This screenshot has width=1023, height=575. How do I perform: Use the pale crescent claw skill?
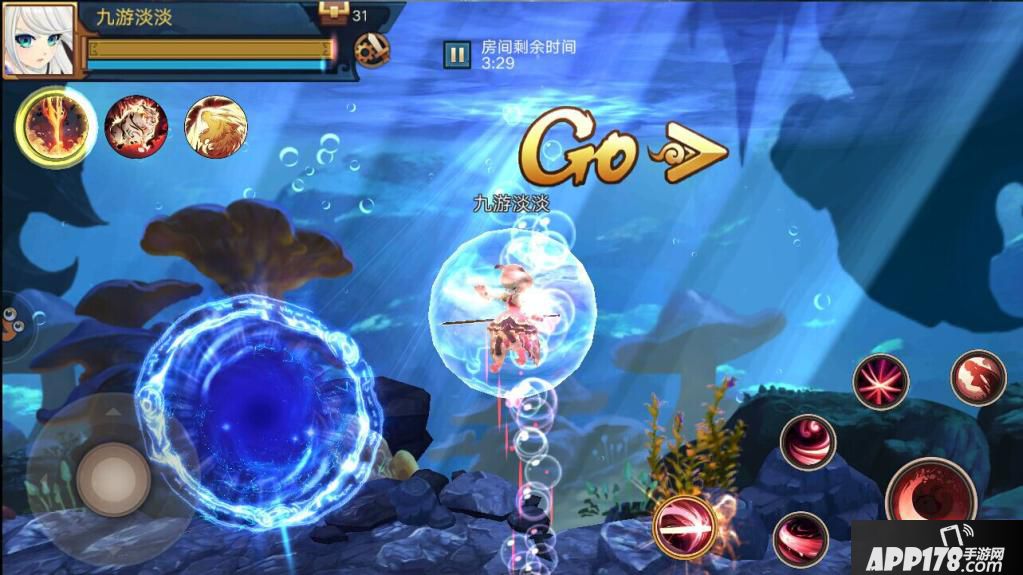pyautogui.click(x=978, y=378)
